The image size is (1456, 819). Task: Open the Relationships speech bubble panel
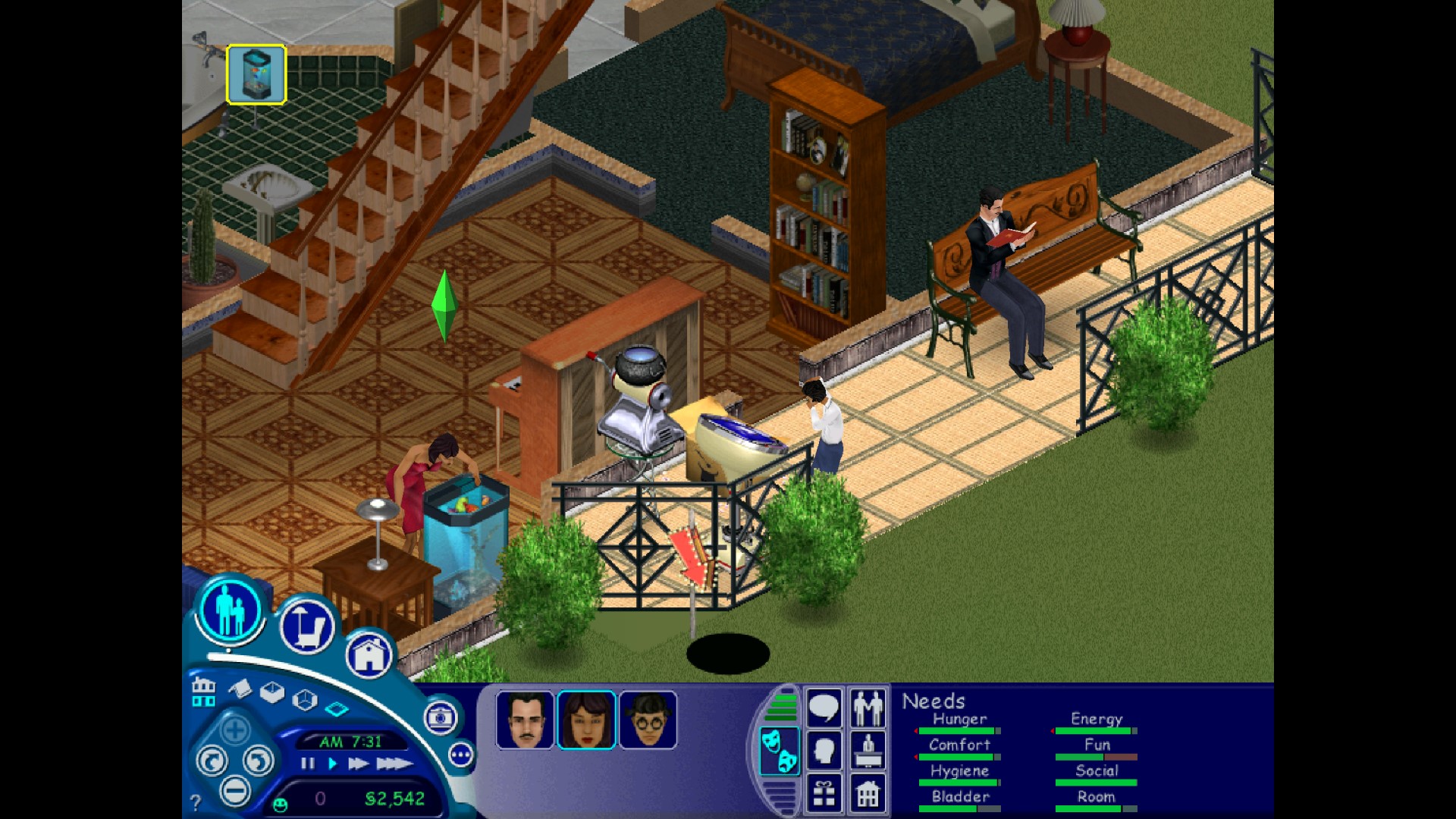click(823, 707)
